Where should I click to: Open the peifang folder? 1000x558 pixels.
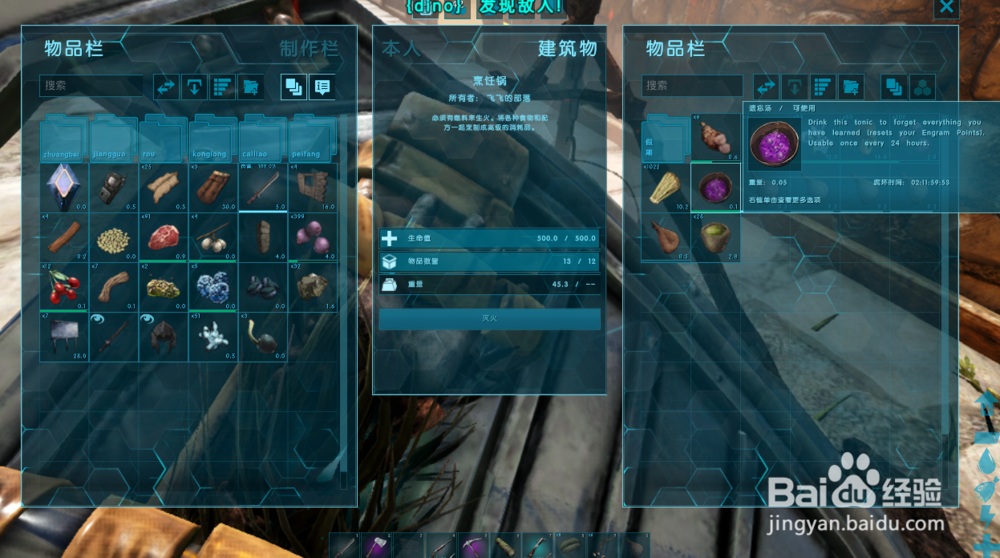coord(313,142)
